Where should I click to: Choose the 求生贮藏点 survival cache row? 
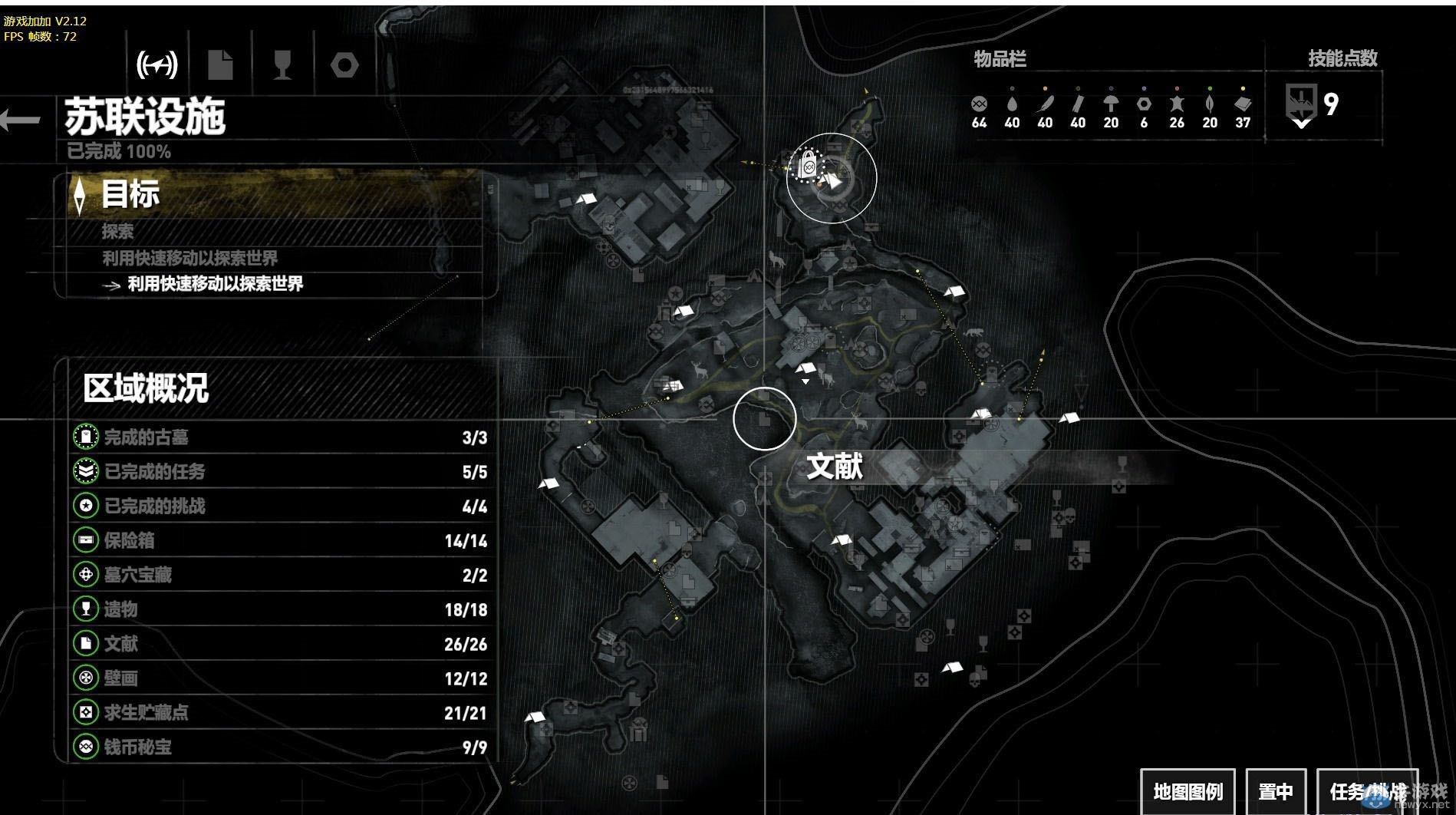coord(280,712)
